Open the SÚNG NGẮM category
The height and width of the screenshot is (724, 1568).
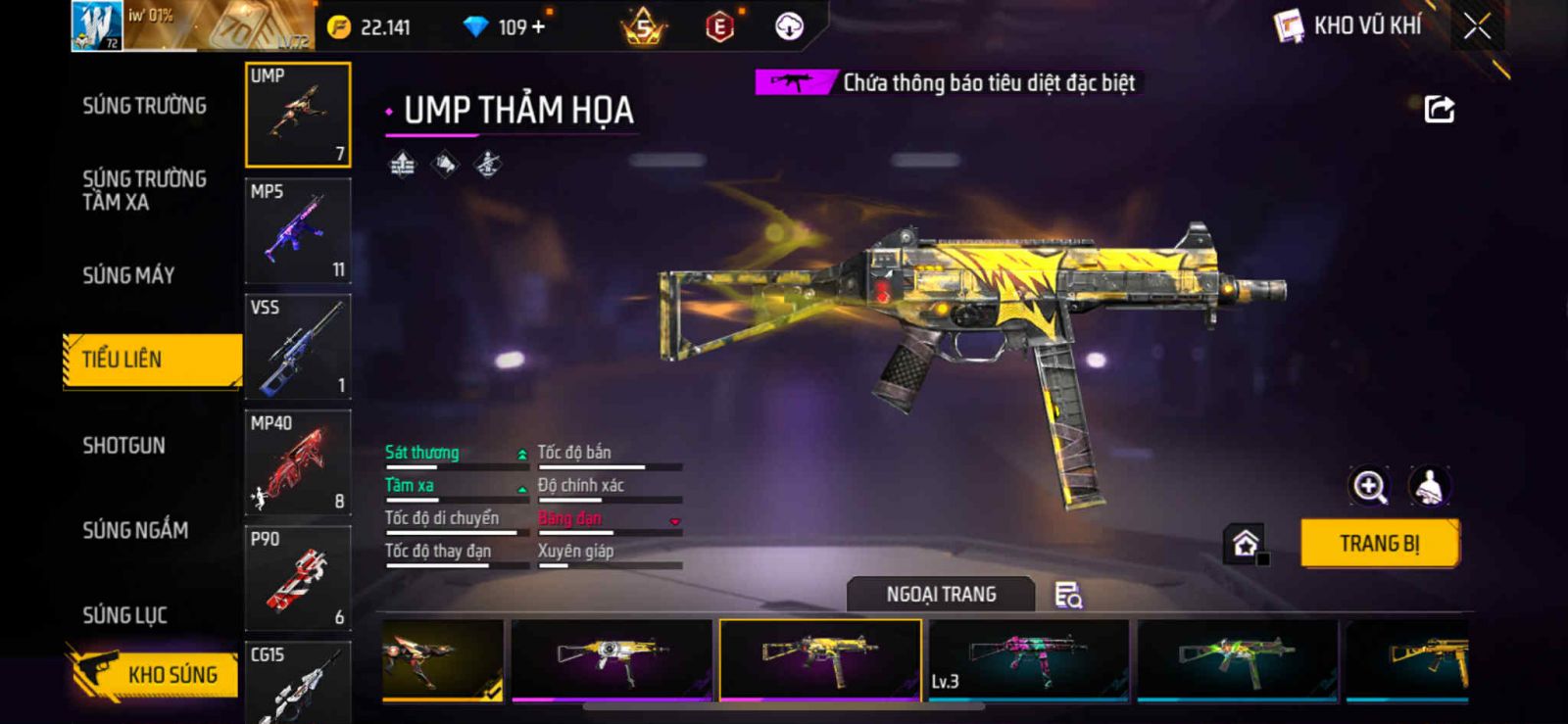click(x=135, y=530)
